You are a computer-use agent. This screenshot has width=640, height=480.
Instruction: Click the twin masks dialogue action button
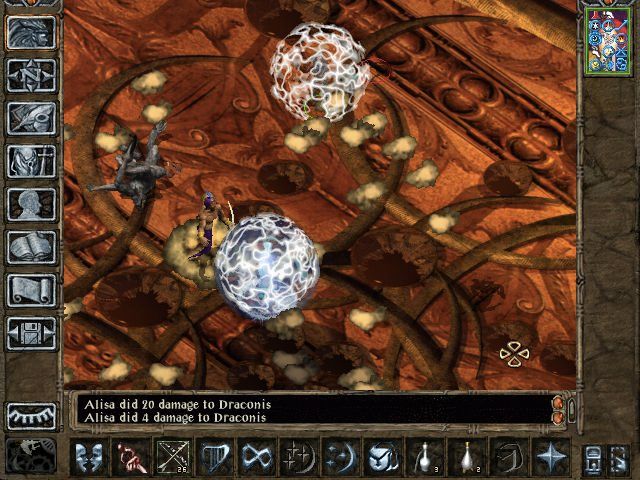tap(88, 457)
